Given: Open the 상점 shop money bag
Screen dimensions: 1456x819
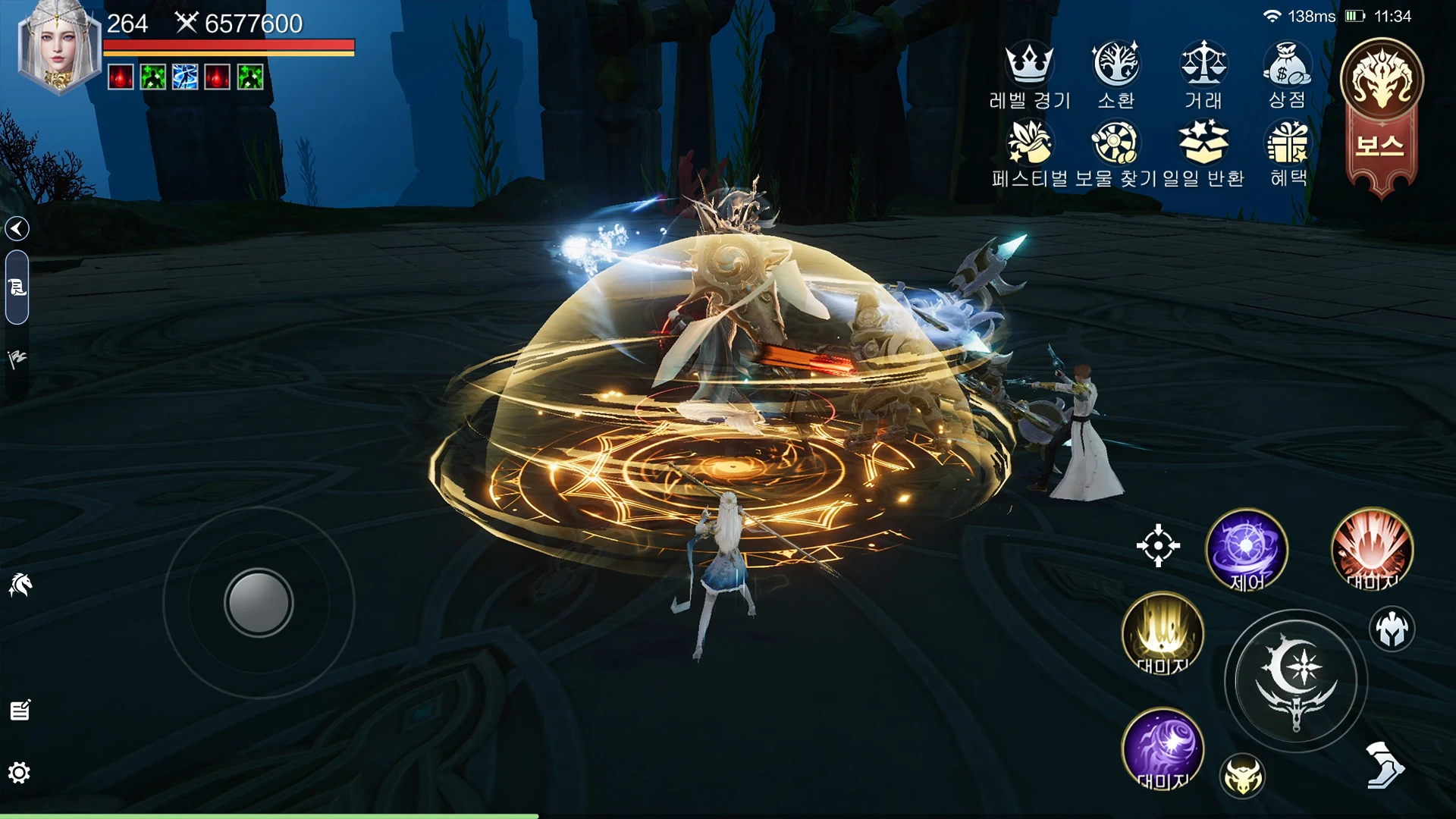Looking at the screenshot, I should point(1287,64).
